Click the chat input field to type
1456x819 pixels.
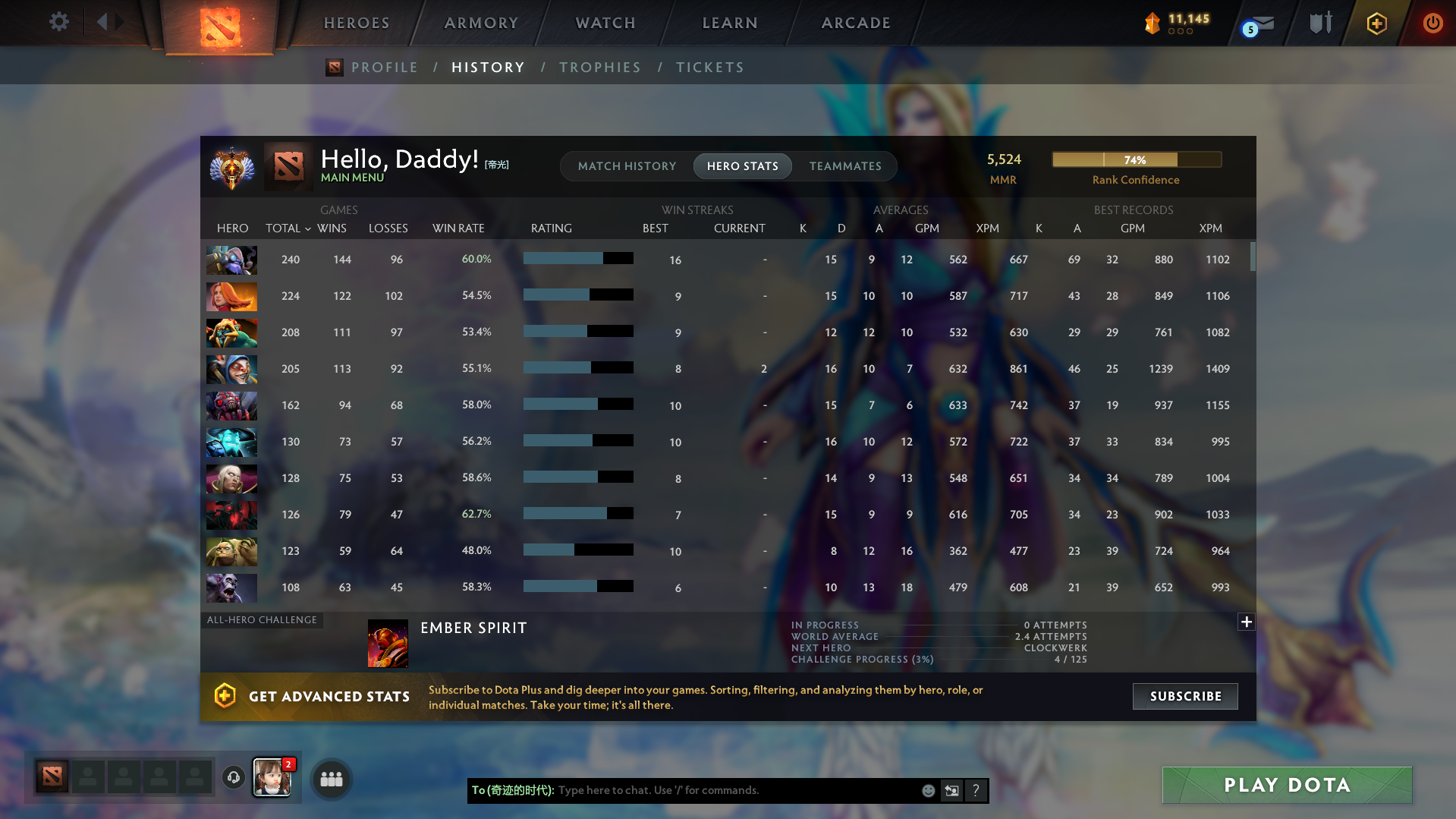[x=721, y=790]
